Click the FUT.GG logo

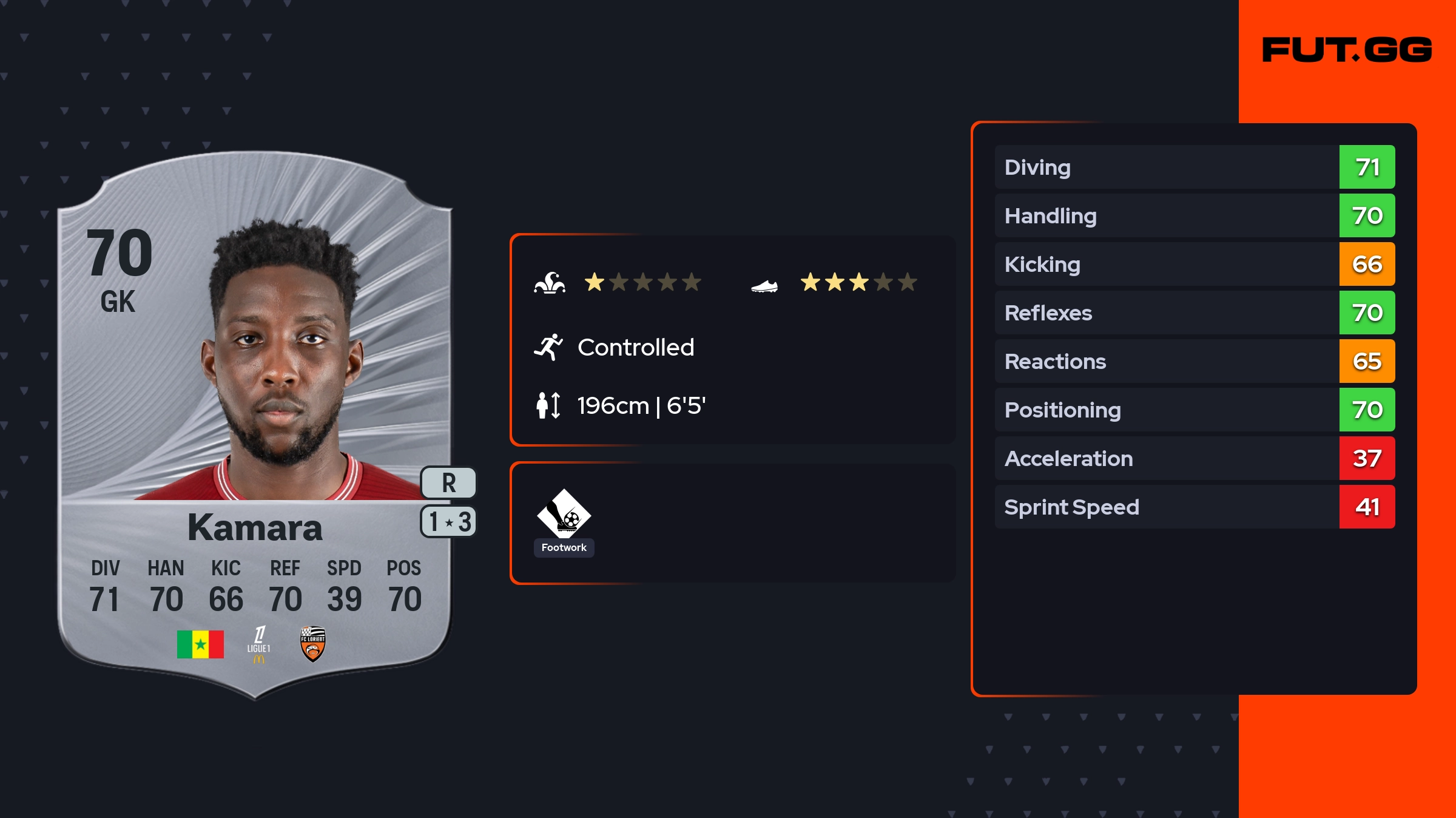point(1347,50)
